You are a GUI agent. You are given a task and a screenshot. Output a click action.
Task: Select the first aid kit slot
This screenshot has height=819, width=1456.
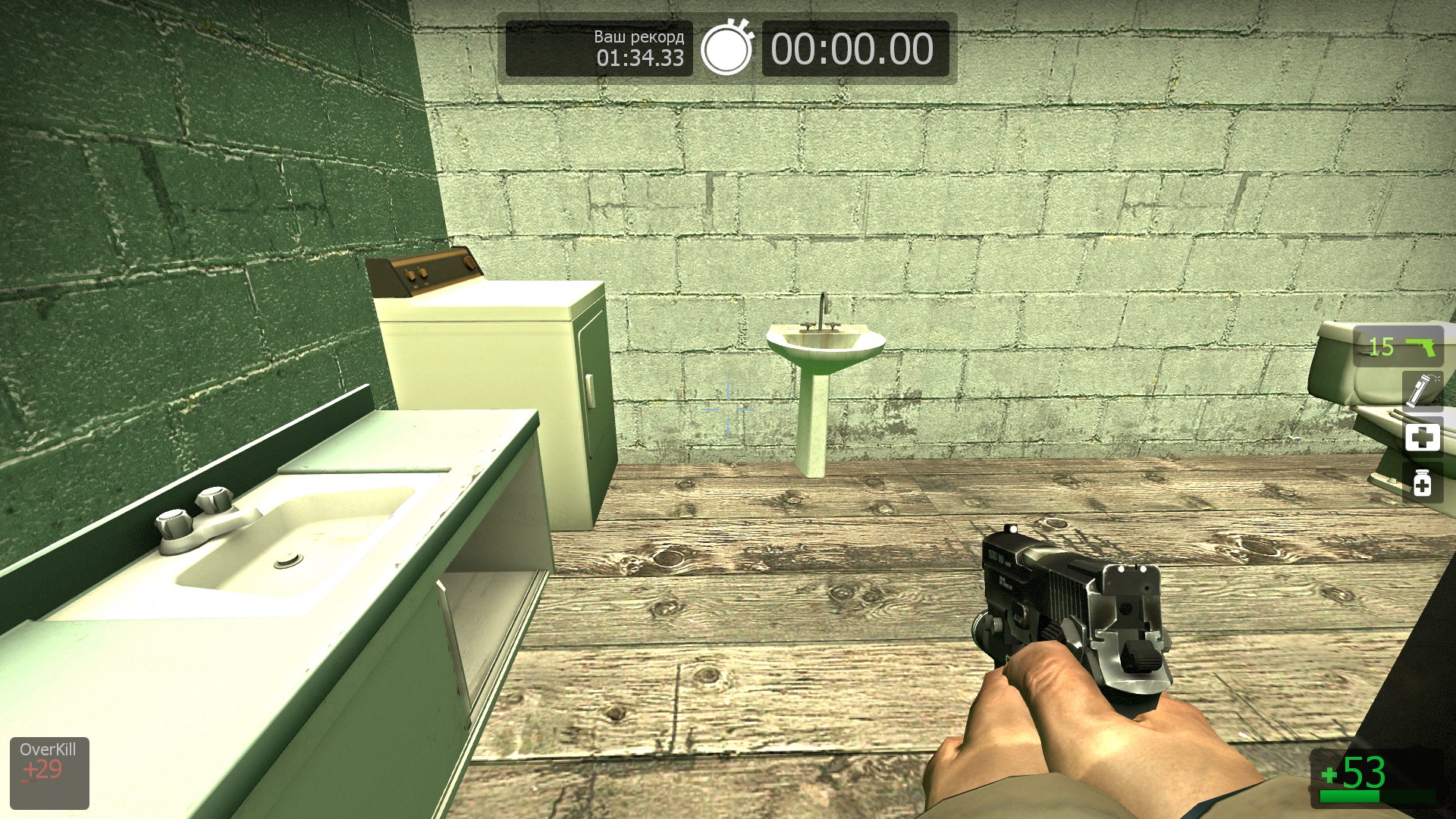(1422, 438)
